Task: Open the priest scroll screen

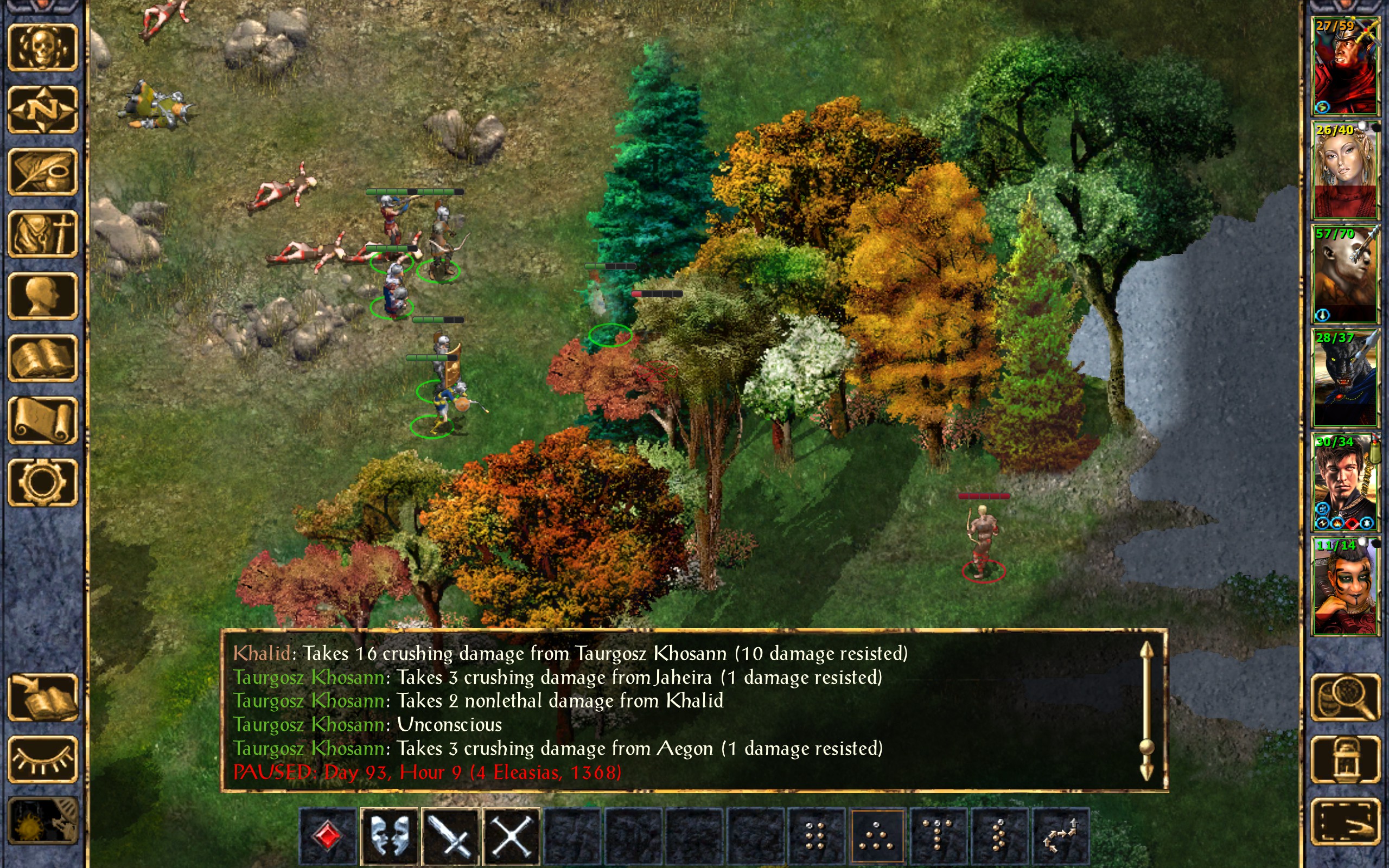Action: pyautogui.click(x=42, y=420)
